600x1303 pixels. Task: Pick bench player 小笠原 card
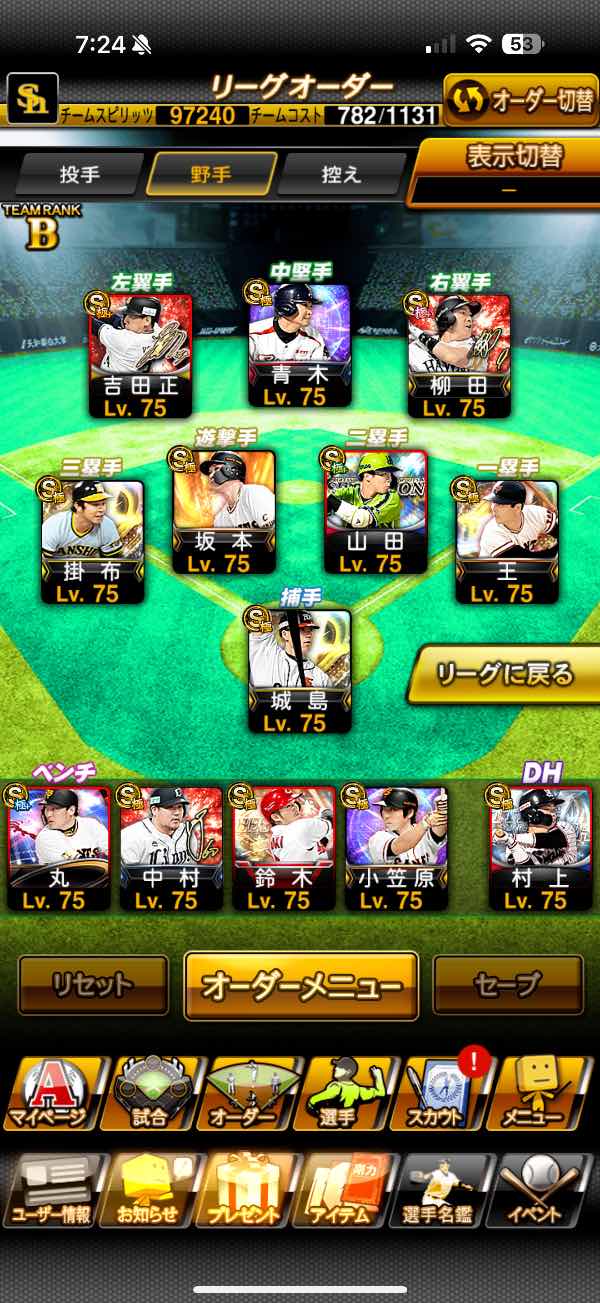tap(396, 849)
